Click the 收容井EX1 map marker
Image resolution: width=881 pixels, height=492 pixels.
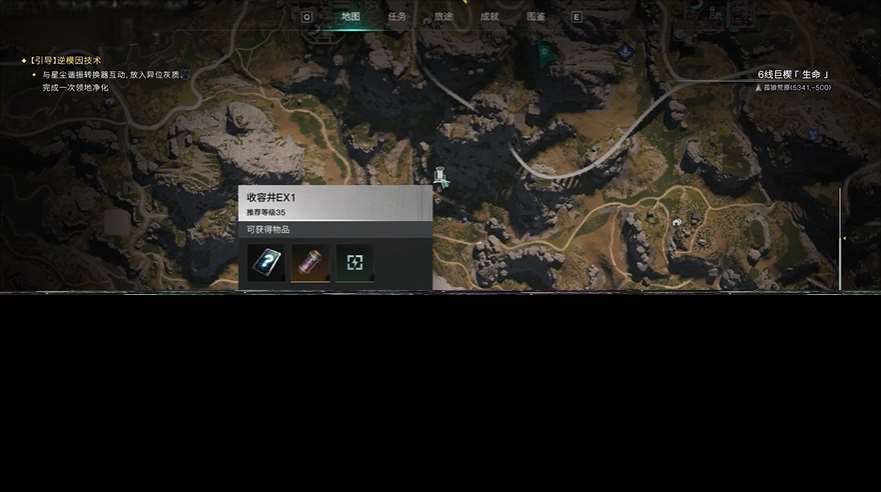439,177
